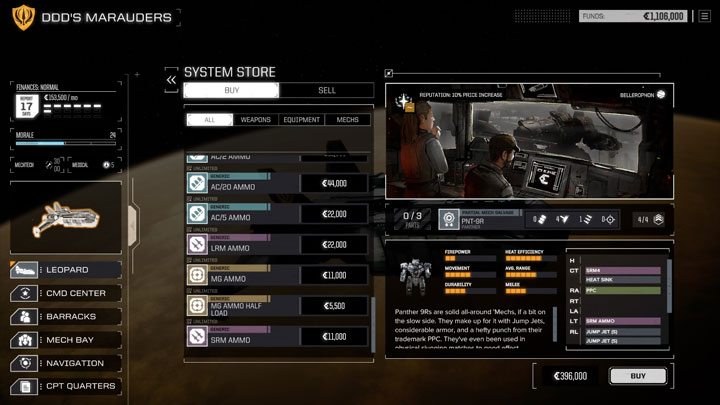Enter the Mech Bay
Screen dimensions: 720x405
click(67, 340)
